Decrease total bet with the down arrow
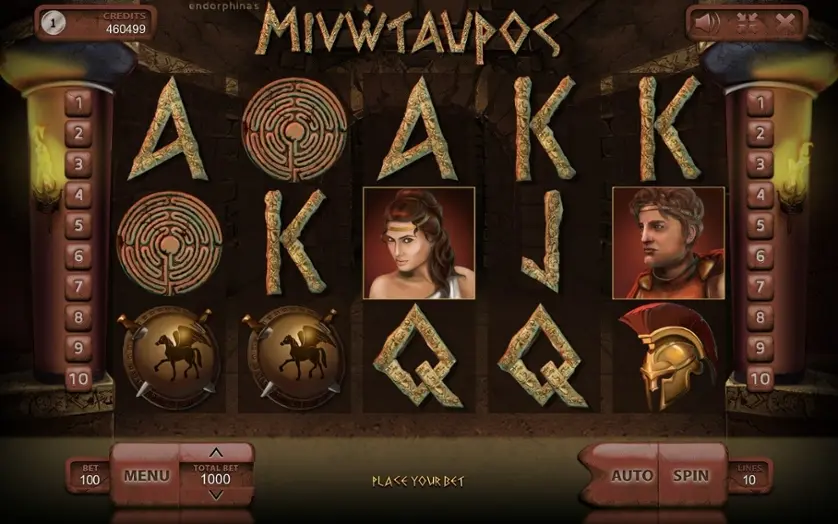Screen dimensions: 838x524 [x=216, y=495]
